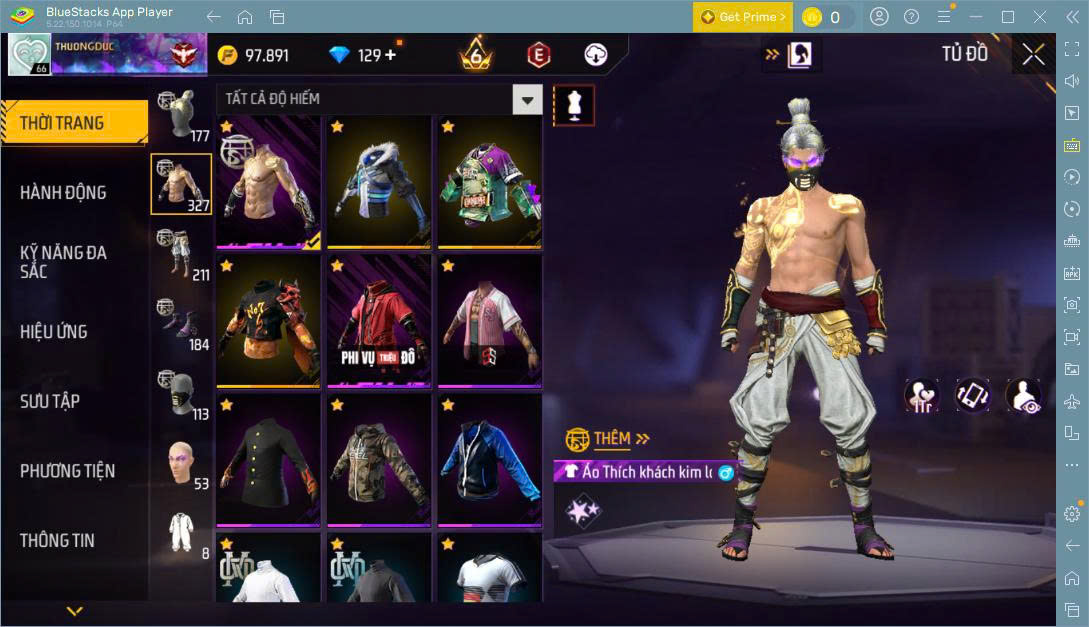
Task: Switch to the PHƯƠNG TIỆN tab
Action: click(x=67, y=470)
